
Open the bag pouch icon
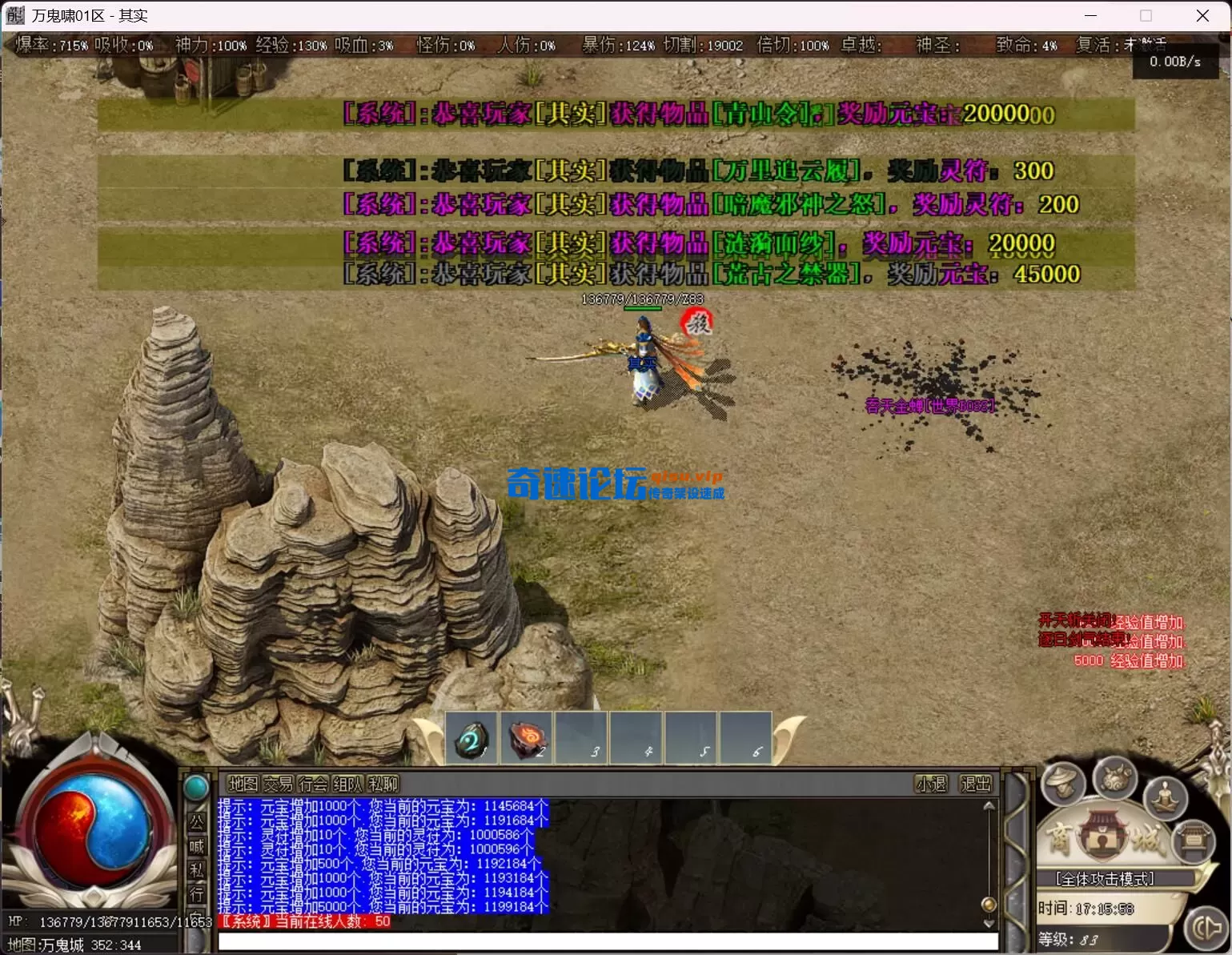point(1114,776)
